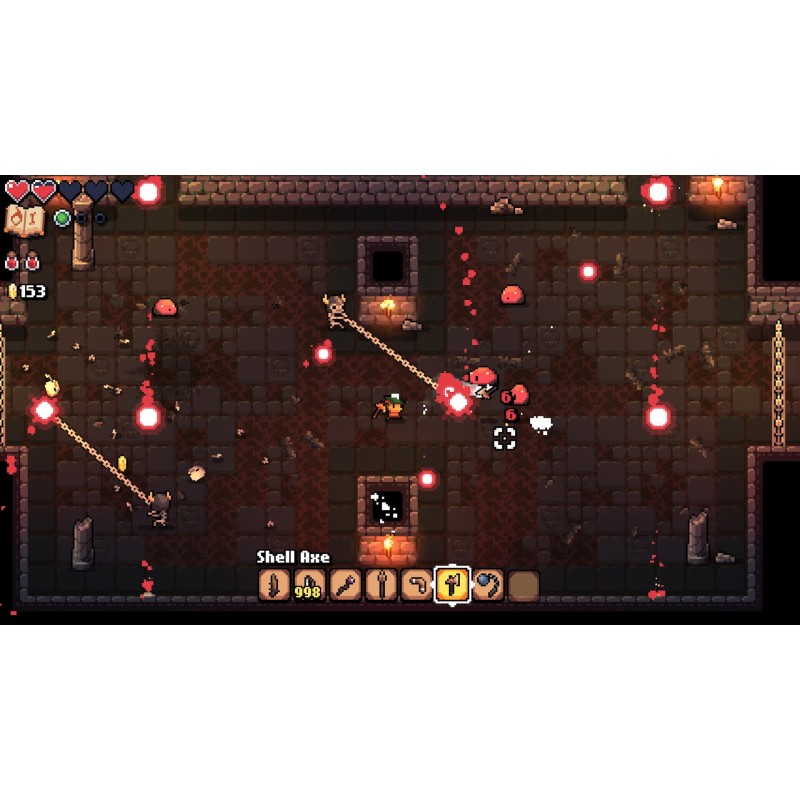Pick the ball-and-chain flail slot
This screenshot has width=800, height=800.
(487, 585)
